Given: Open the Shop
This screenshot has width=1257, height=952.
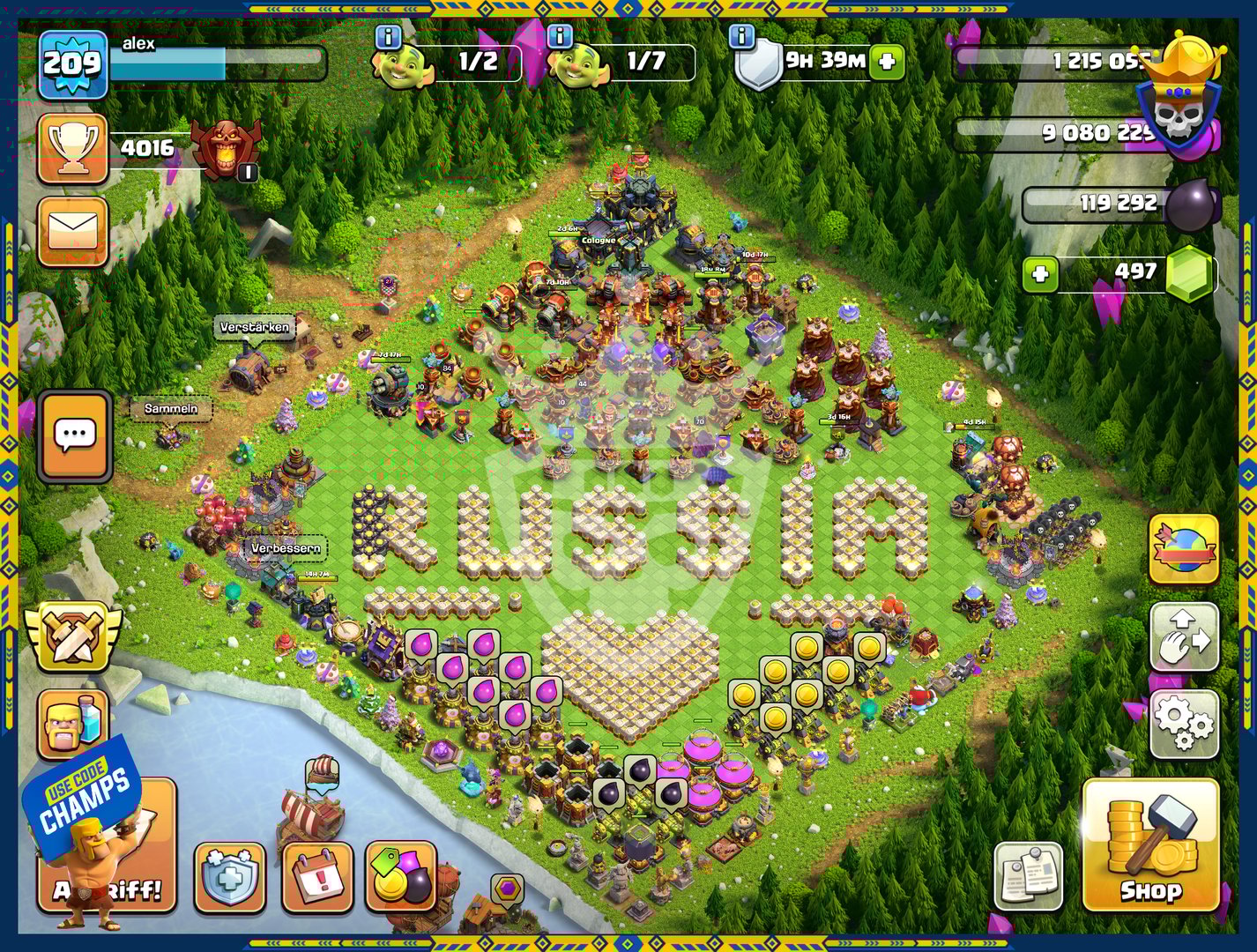Looking at the screenshot, I should [1150, 844].
